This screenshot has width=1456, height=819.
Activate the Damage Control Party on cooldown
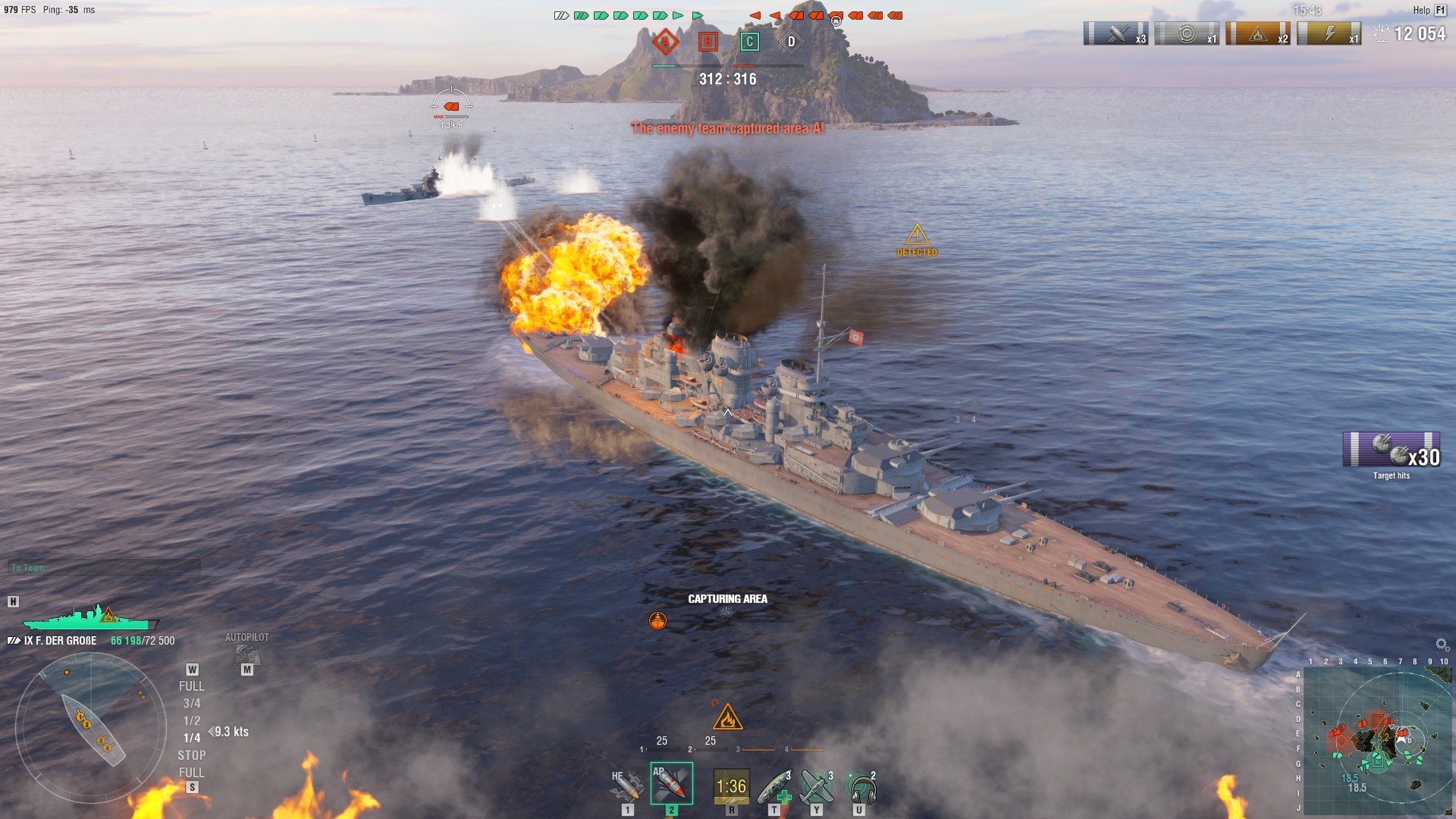click(731, 786)
